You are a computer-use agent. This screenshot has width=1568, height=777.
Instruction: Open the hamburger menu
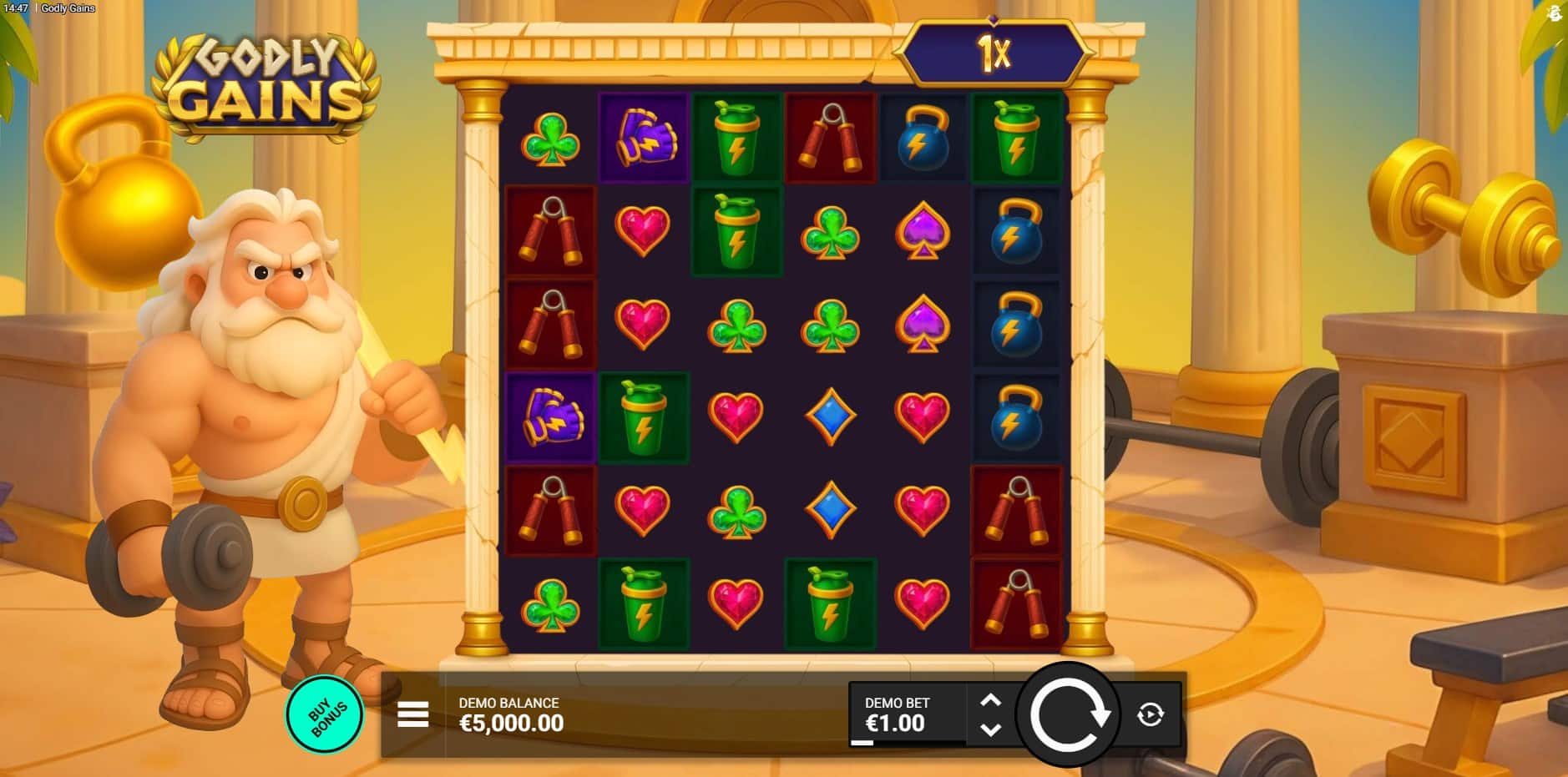point(412,714)
